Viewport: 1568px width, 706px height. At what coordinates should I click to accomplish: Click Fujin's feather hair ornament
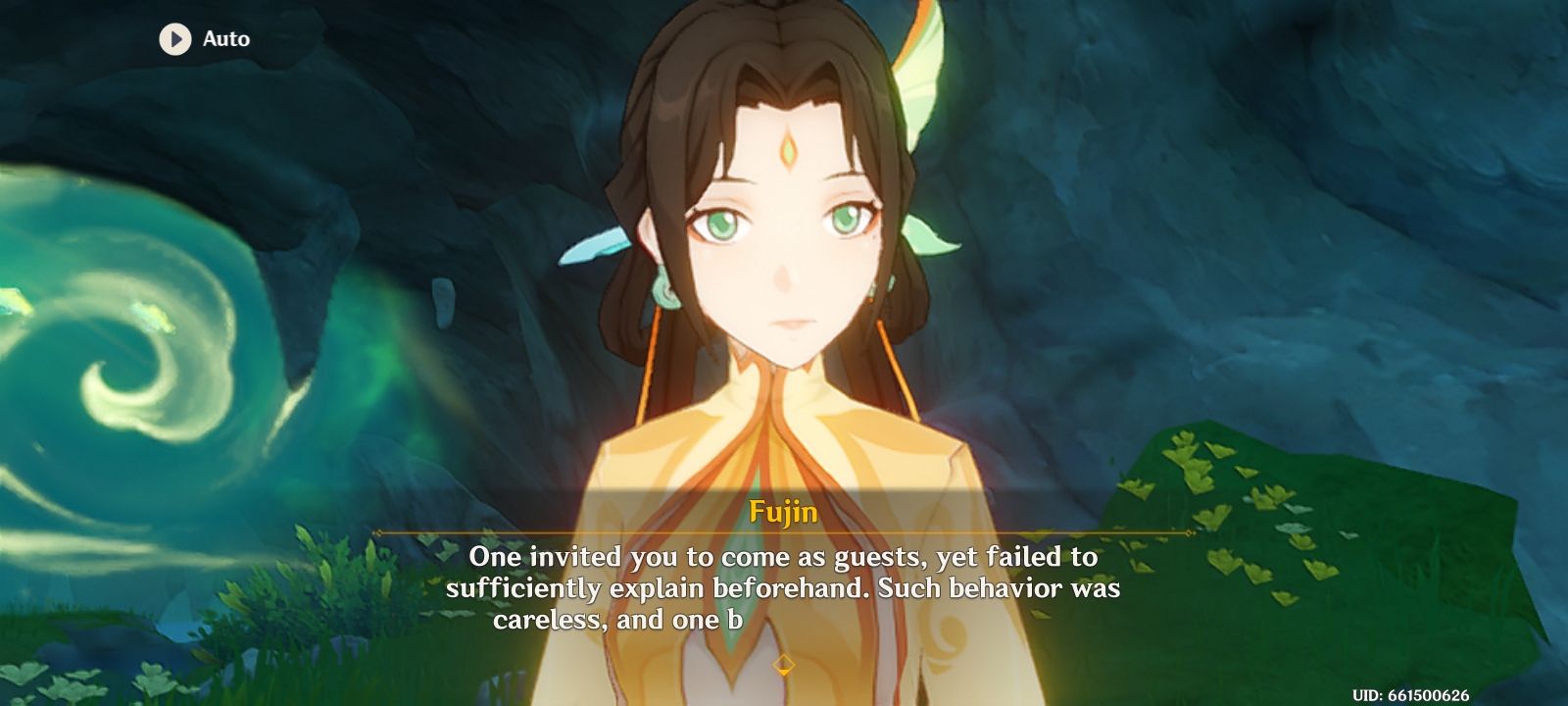(x=921, y=69)
